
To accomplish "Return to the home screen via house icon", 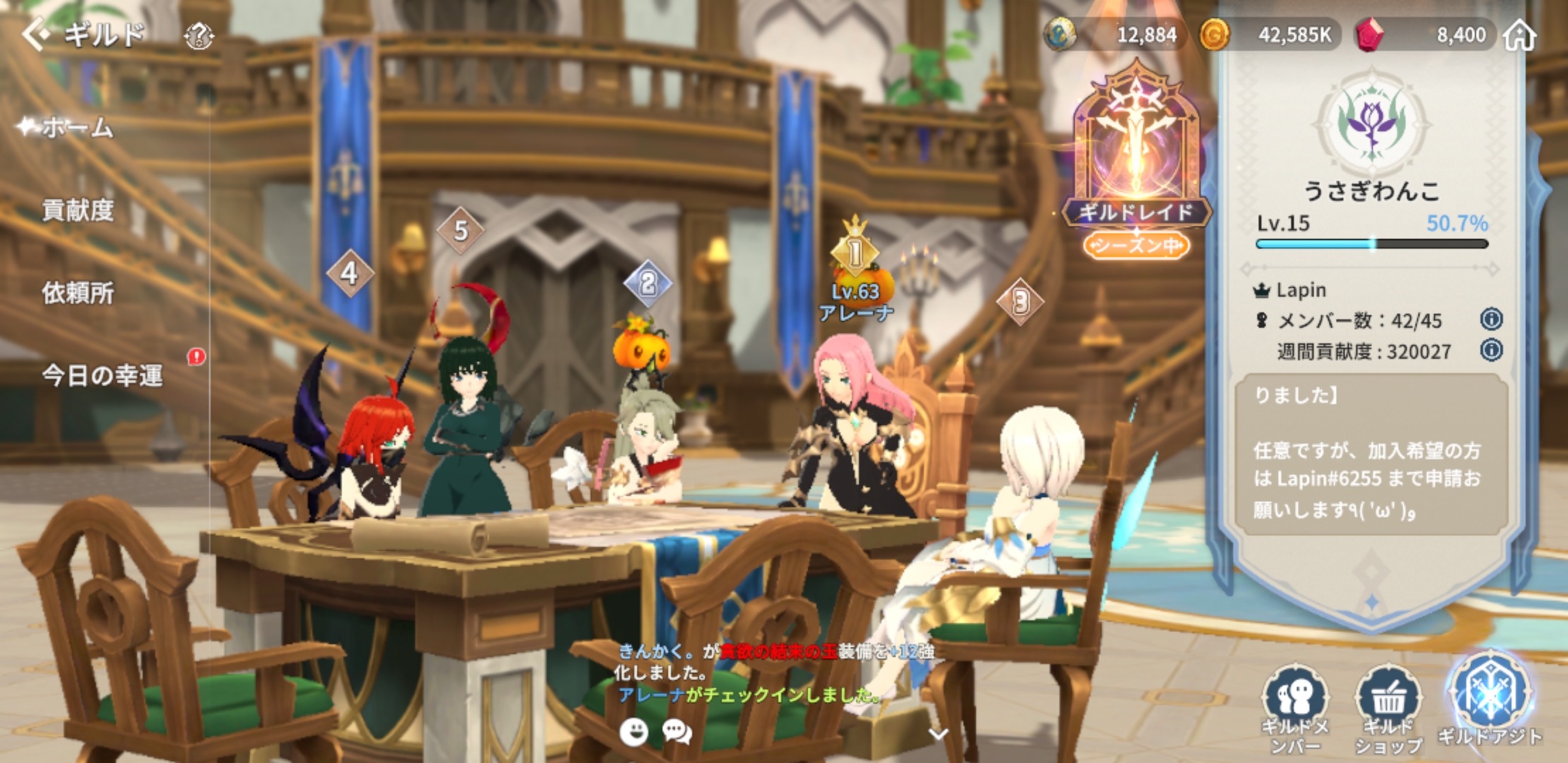I will coord(1520,35).
